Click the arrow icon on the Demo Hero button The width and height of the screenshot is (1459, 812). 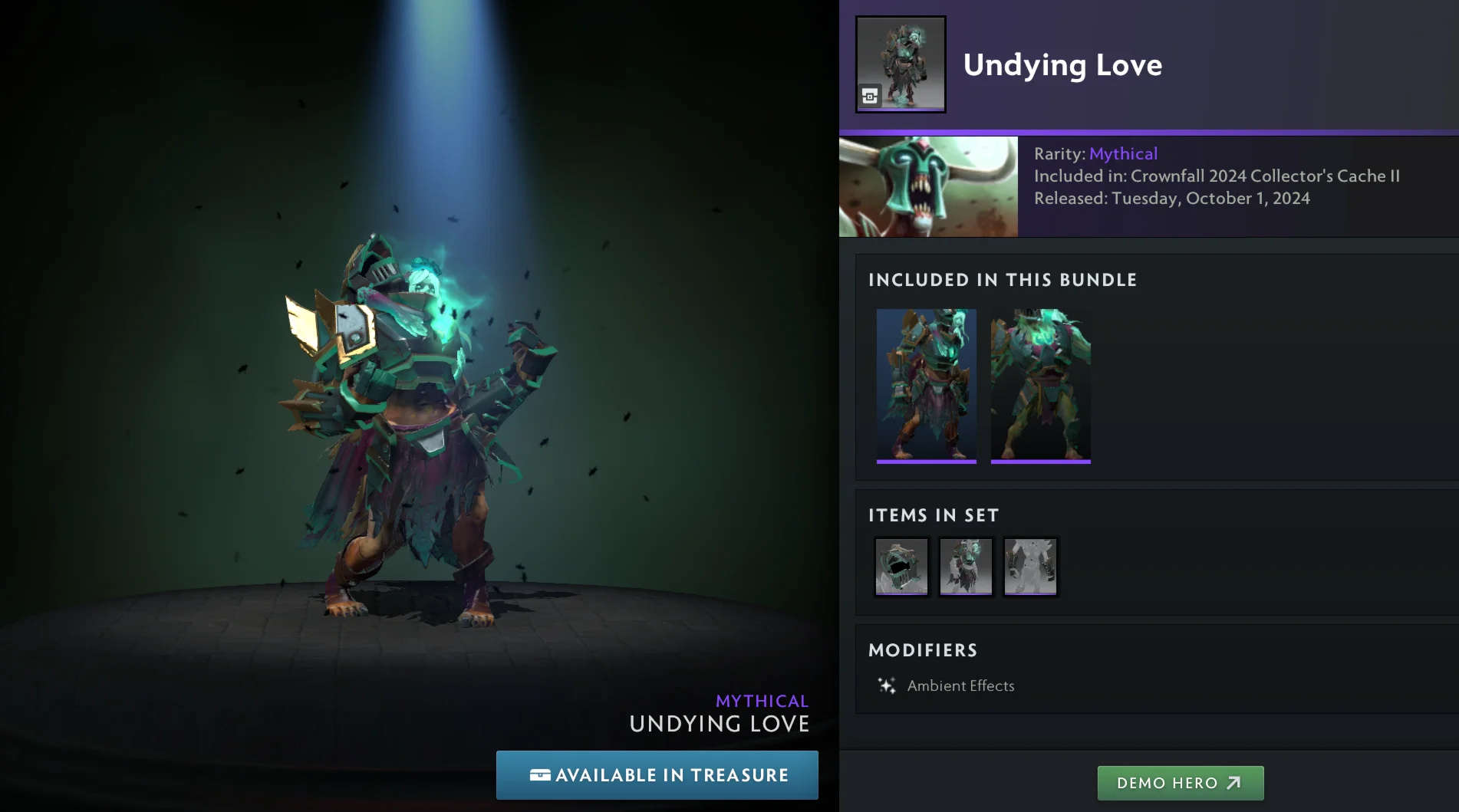pos(1234,783)
